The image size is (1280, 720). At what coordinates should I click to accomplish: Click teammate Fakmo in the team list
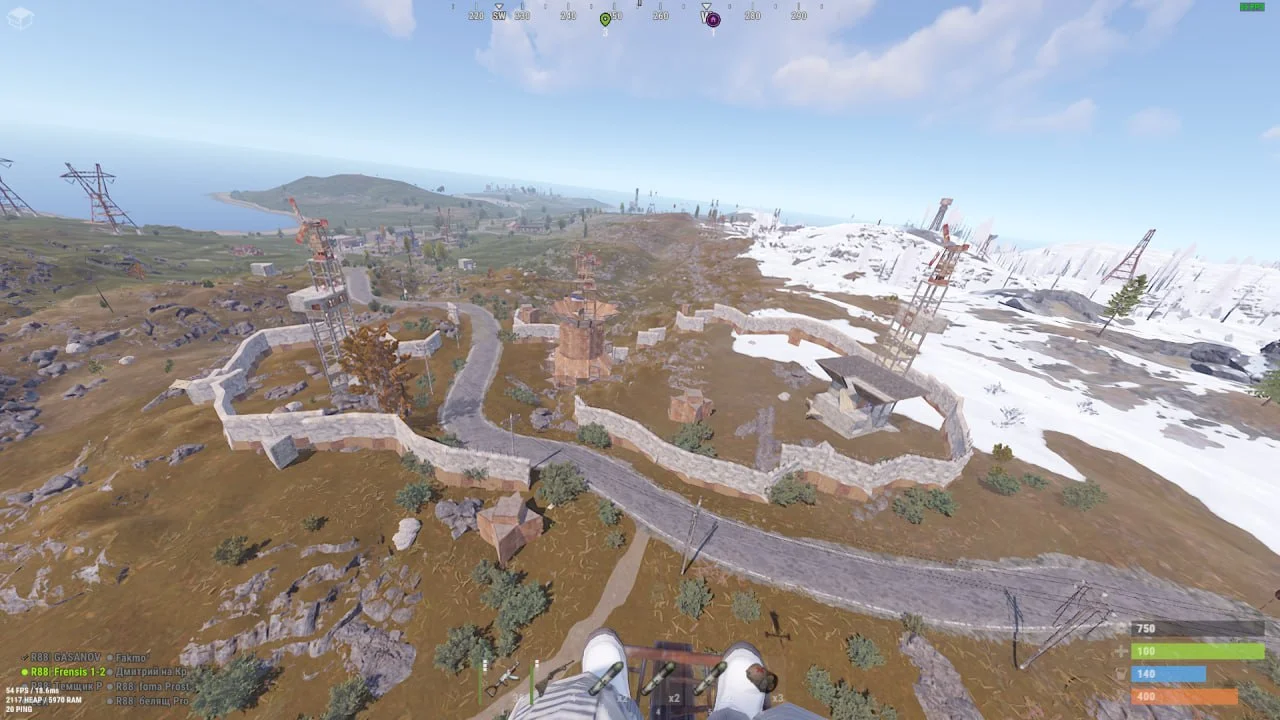(x=130, y=658)
